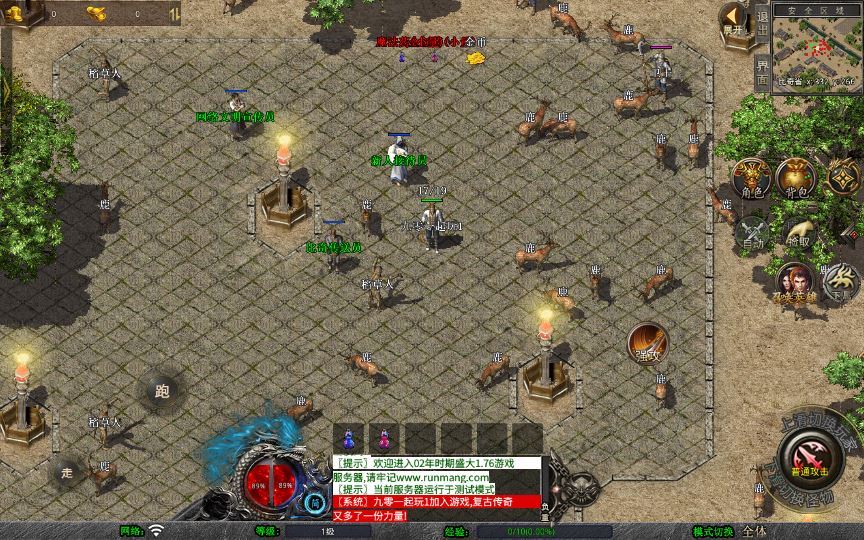
Task: Use the blue potion in the hotbar
Action: tap(349, 438)
